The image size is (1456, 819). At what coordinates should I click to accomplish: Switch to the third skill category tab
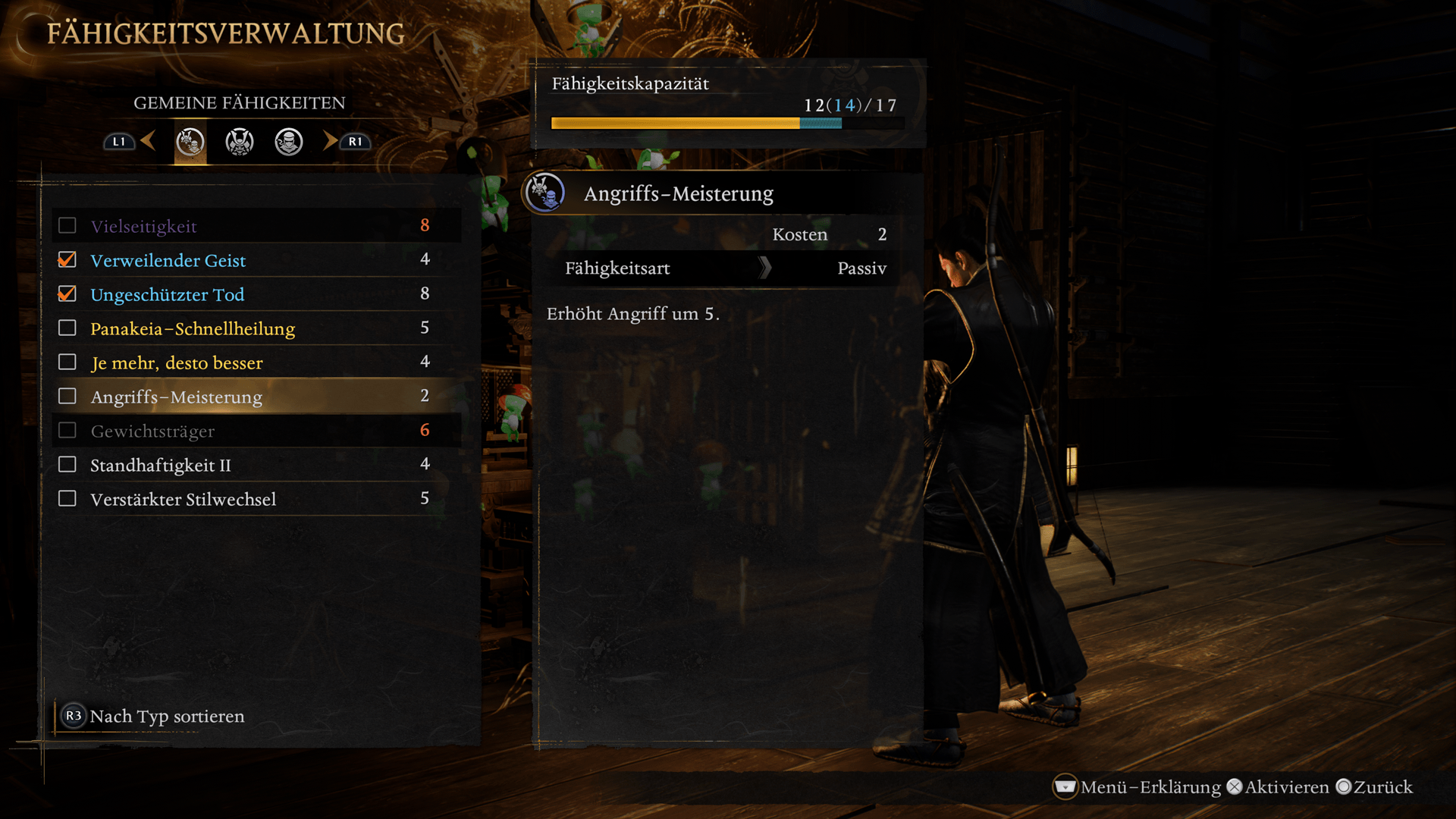[x=289, y=142]
